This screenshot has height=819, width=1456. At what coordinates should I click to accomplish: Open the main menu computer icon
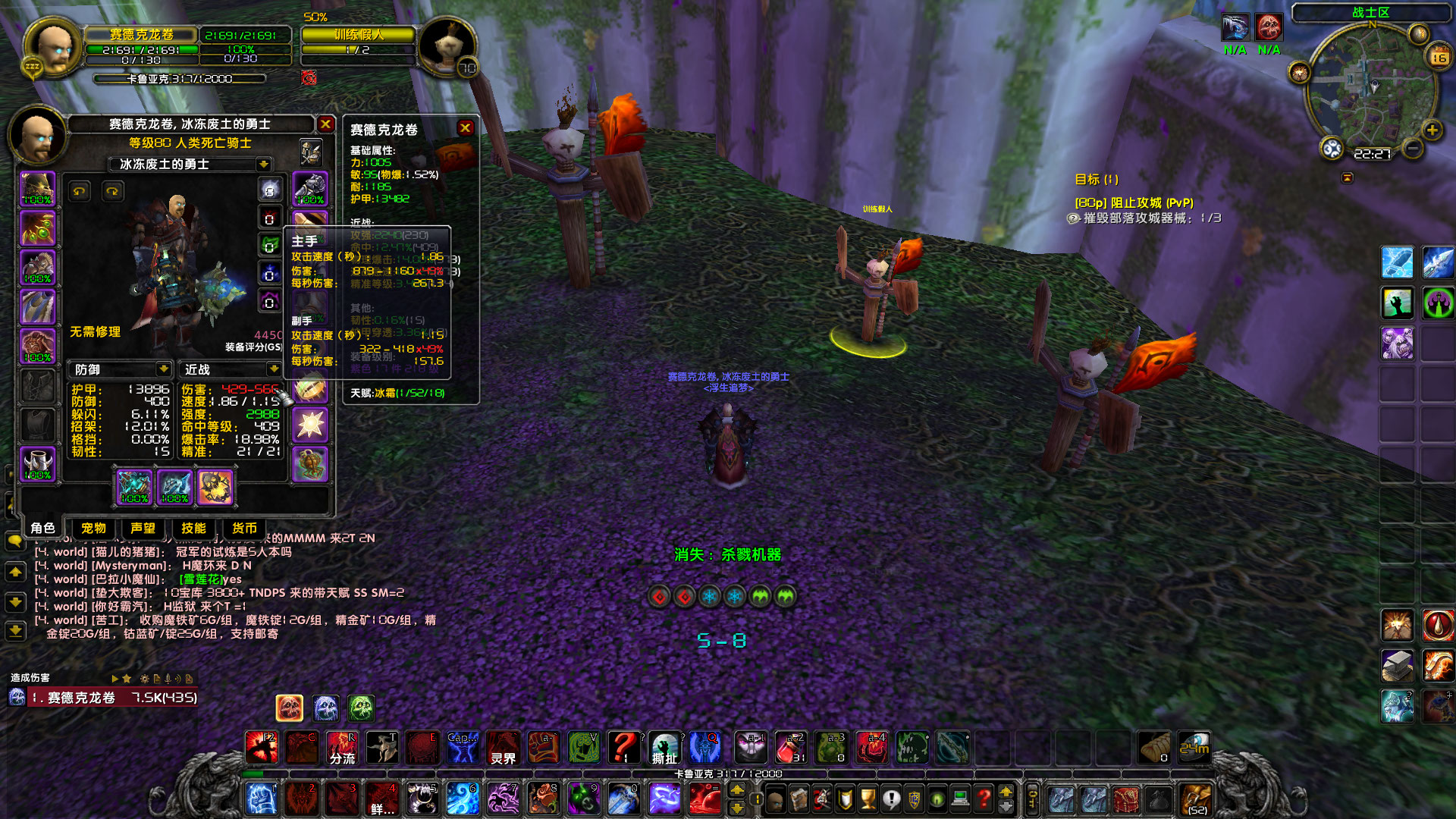[x=959, y=799]
